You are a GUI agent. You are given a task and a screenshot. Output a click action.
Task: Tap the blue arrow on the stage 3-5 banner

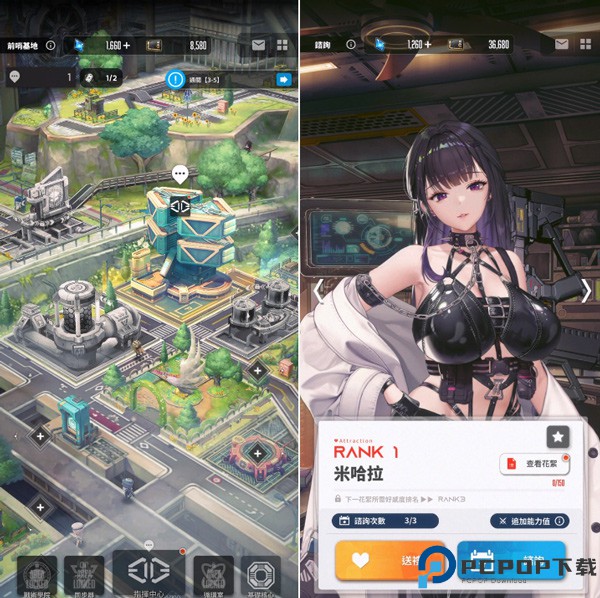[283, 79]
